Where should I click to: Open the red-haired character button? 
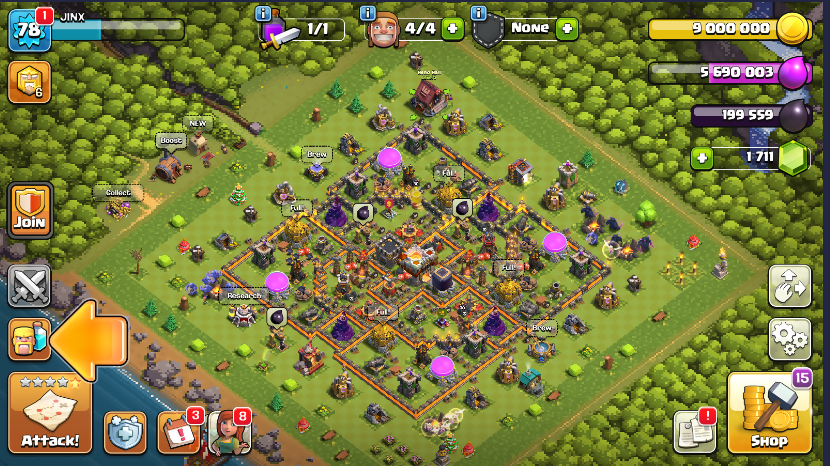pos(228,432)
